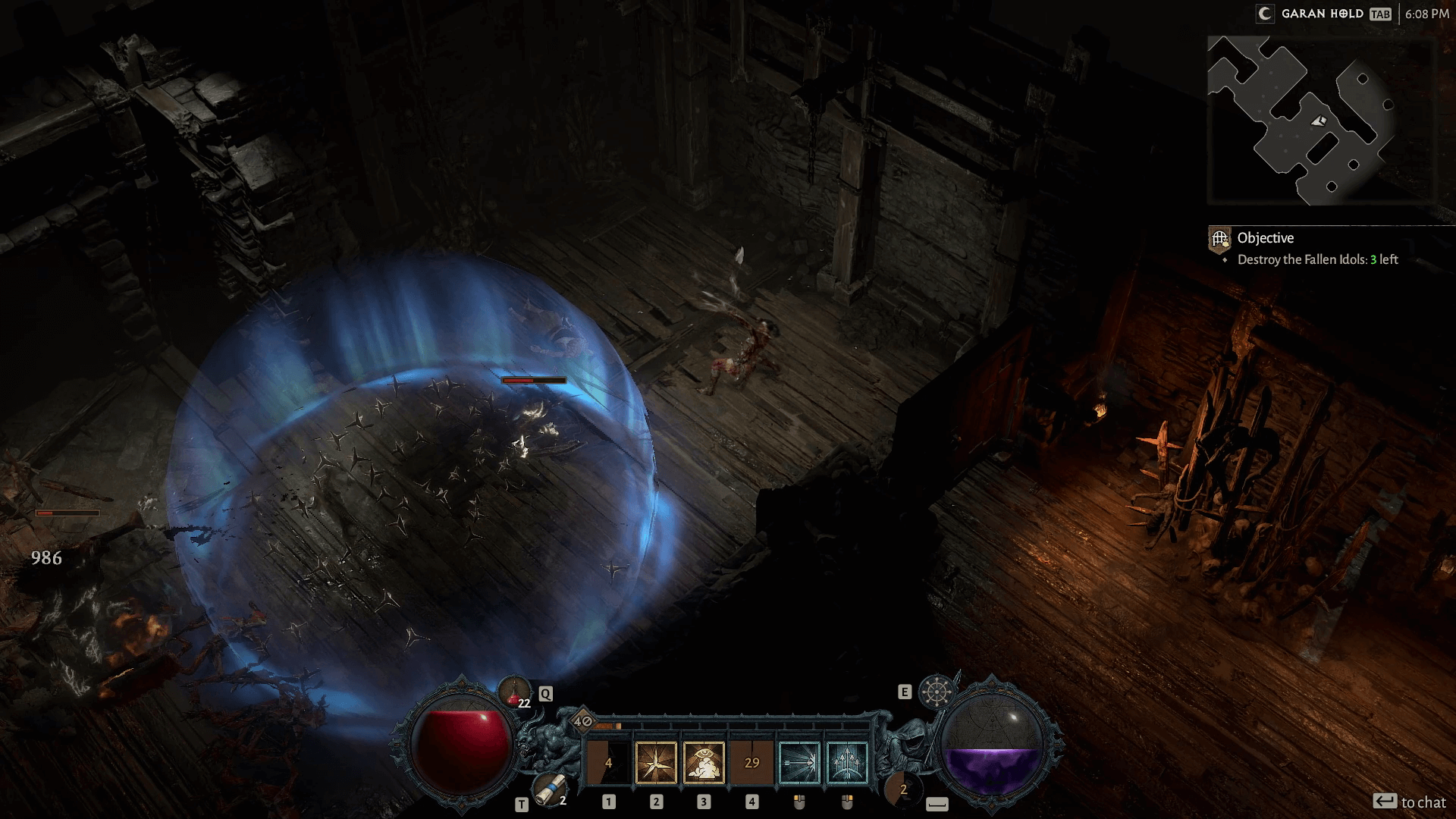
Task: Click the evade charge icon showing 2
Action: click(x=902, y=789)
